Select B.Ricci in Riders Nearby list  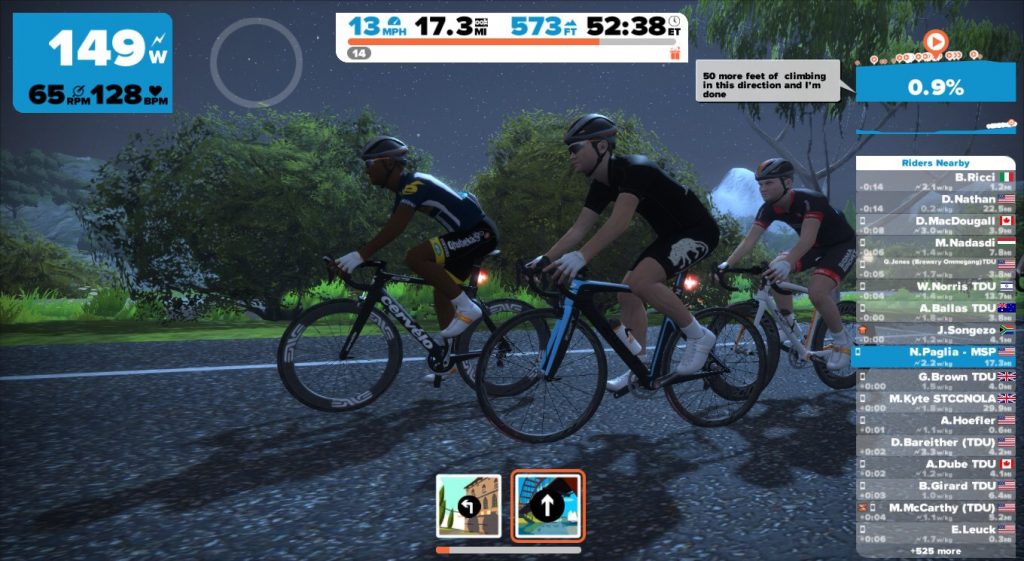pyautogui.click(x=936, y=181)
